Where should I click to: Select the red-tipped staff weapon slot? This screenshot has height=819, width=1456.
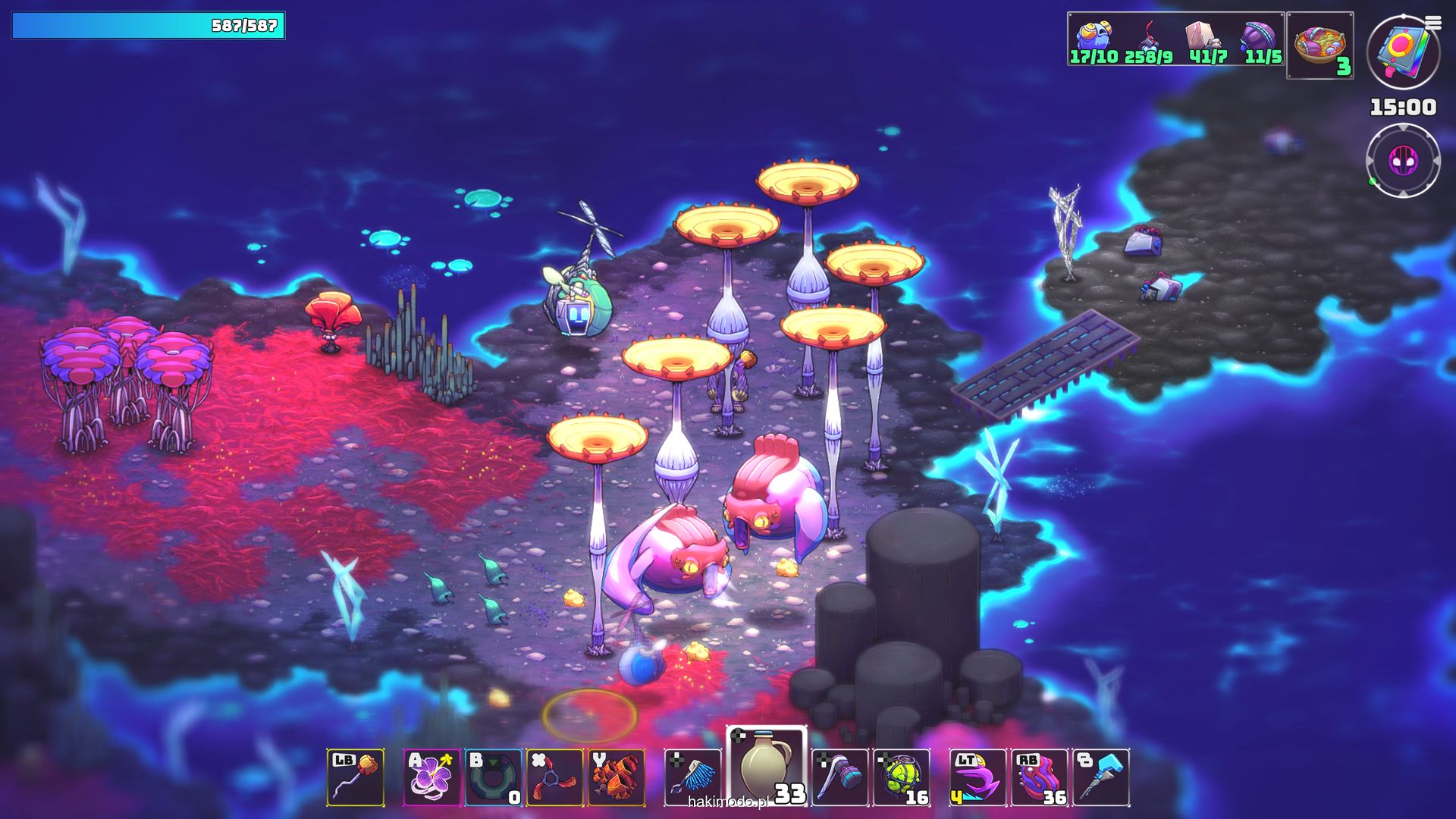point(356,777)
